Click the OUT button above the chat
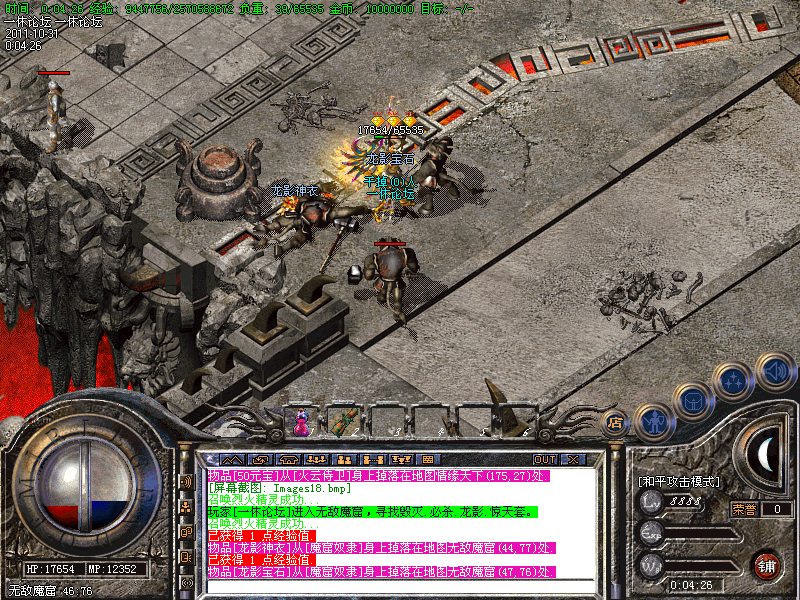The image size is (800, 600). pos(544,459)
